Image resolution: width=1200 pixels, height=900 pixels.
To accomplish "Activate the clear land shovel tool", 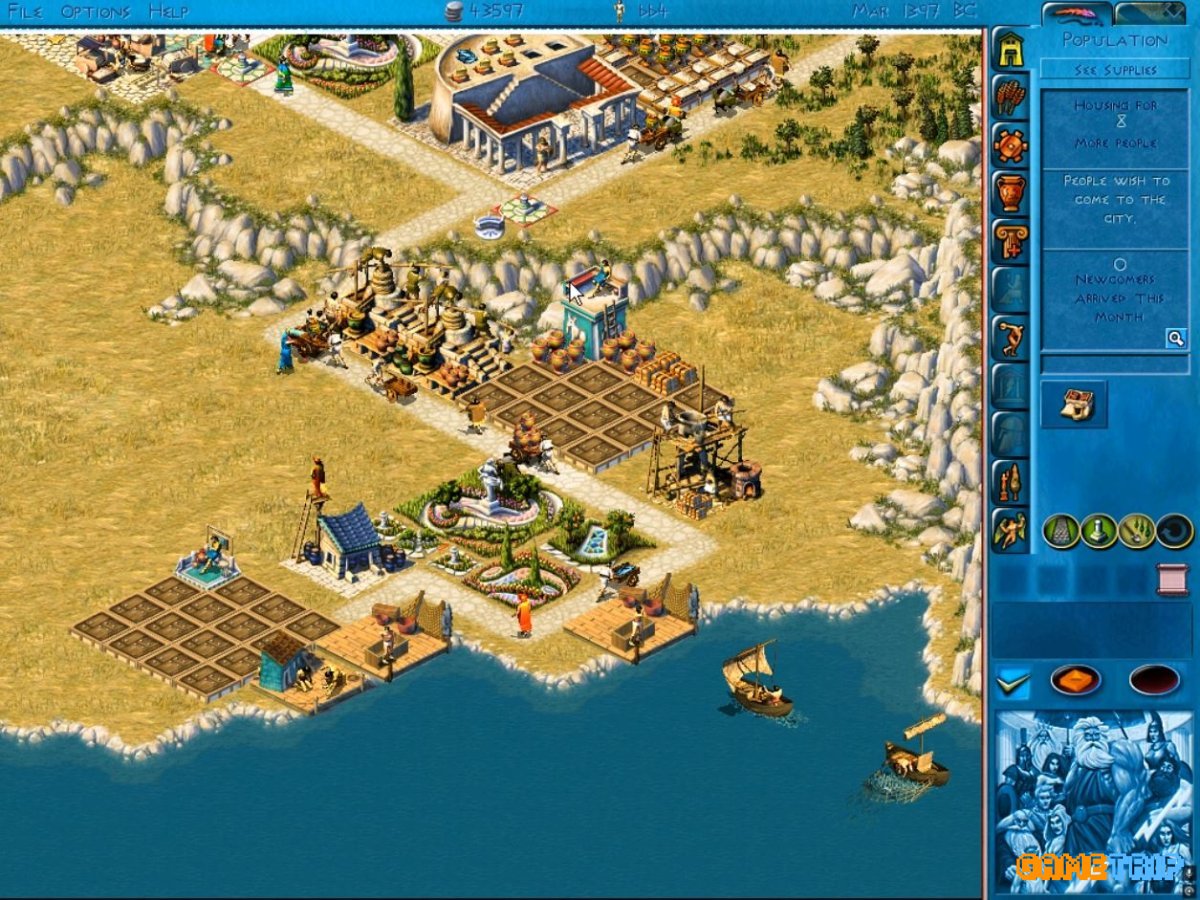I will (1136, 530).
